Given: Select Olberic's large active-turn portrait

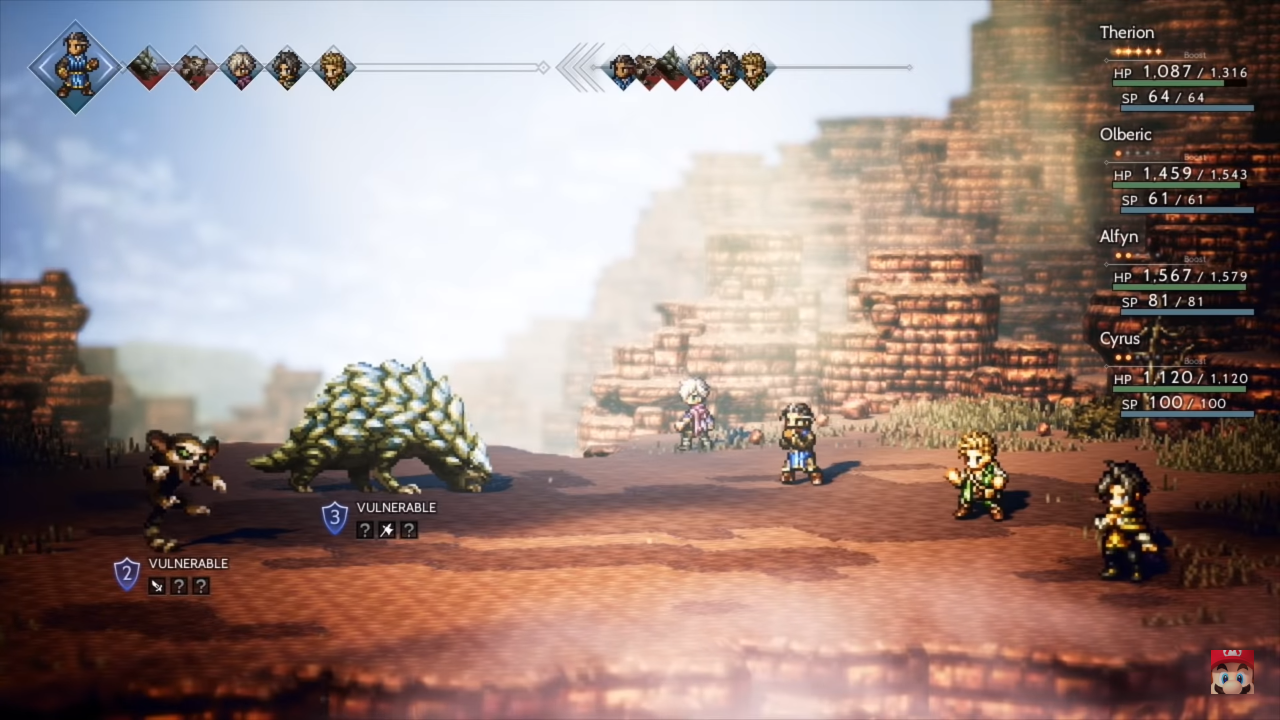Looking at the screenshot, I should (75, 66).
